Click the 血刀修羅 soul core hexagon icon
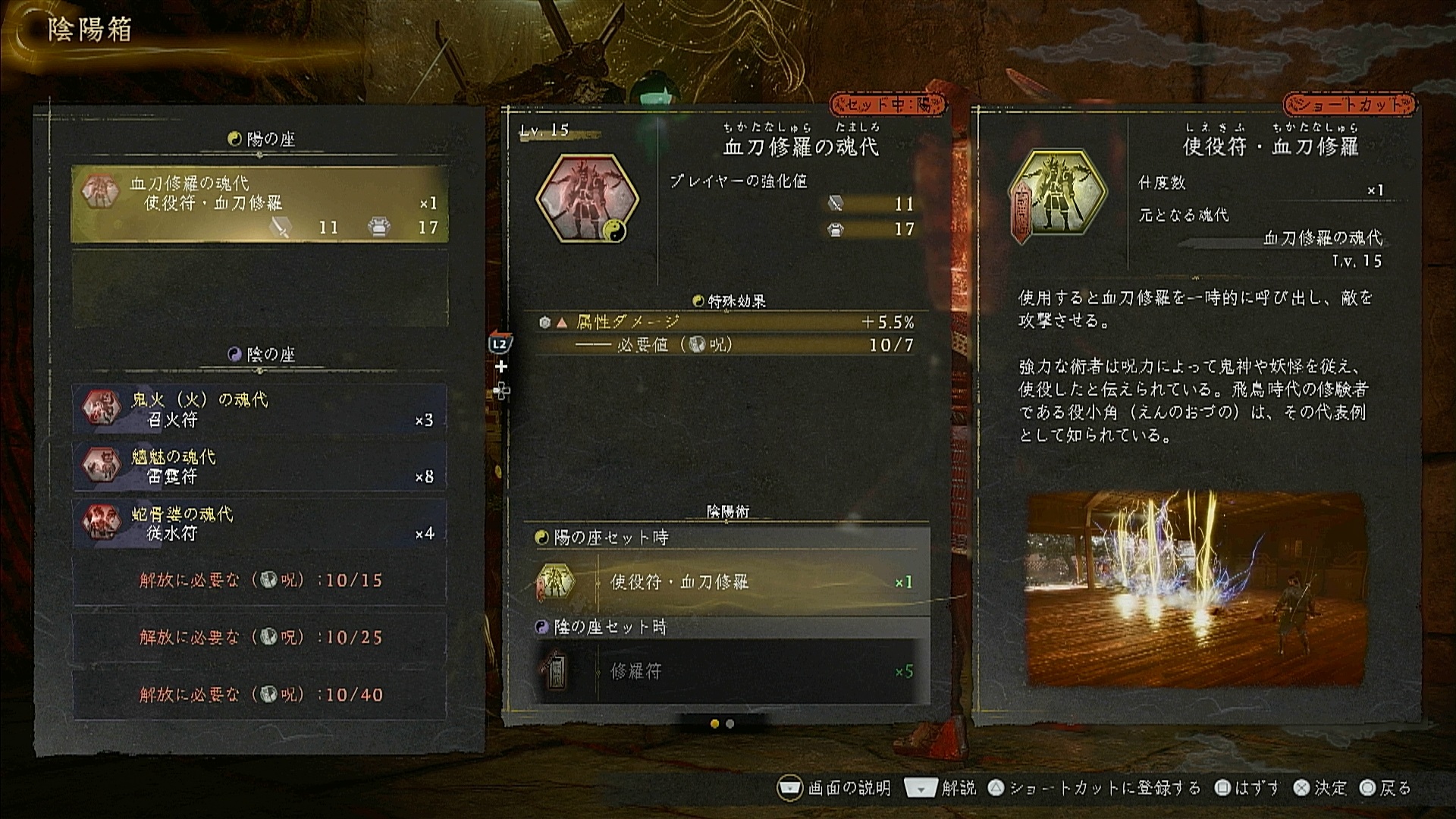This screenshot has height=819, width=1456. (x=587, y=199)
